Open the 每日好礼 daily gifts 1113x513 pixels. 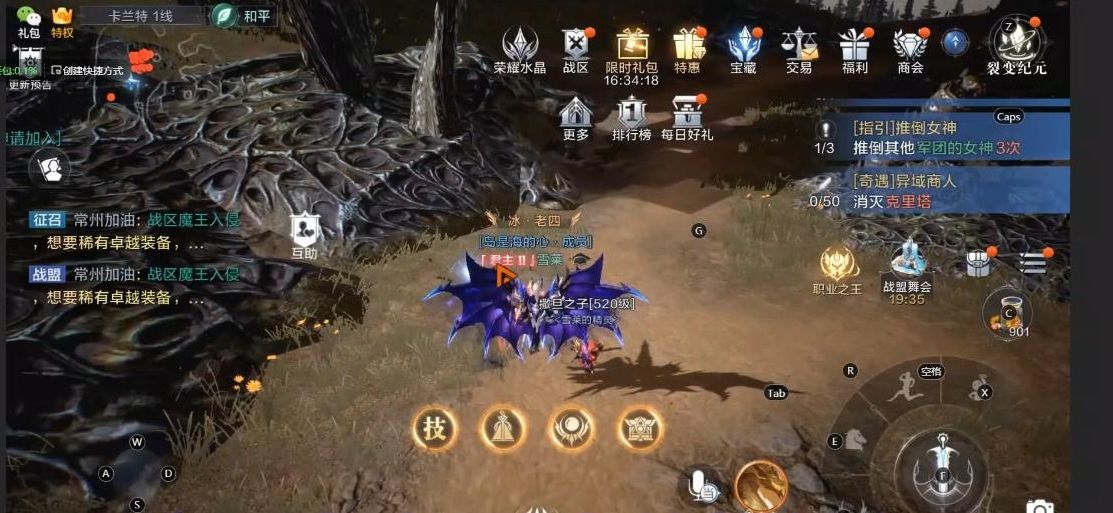coord(687,116)
